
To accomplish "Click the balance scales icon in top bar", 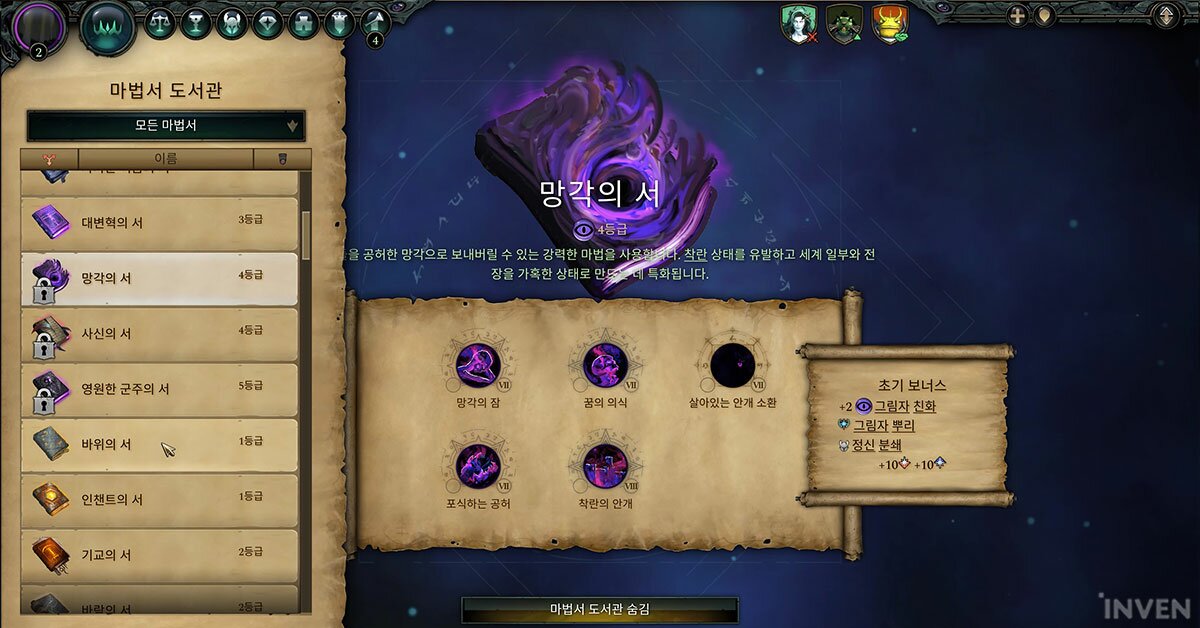I will coord(160,22).
